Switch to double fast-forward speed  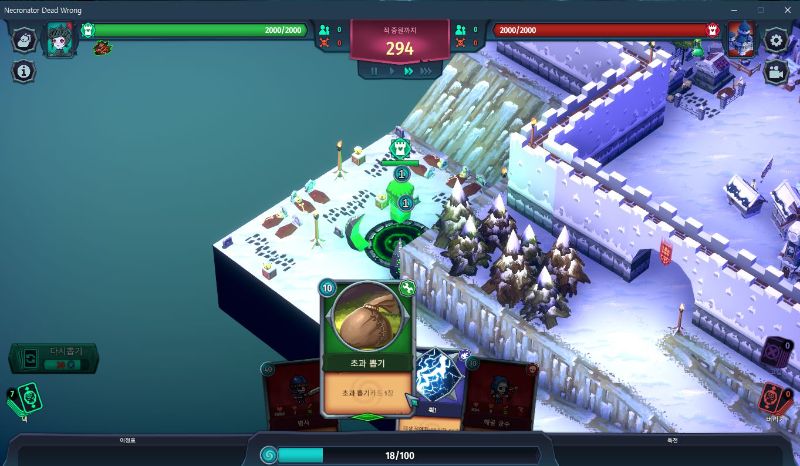[x=408, y=71]
